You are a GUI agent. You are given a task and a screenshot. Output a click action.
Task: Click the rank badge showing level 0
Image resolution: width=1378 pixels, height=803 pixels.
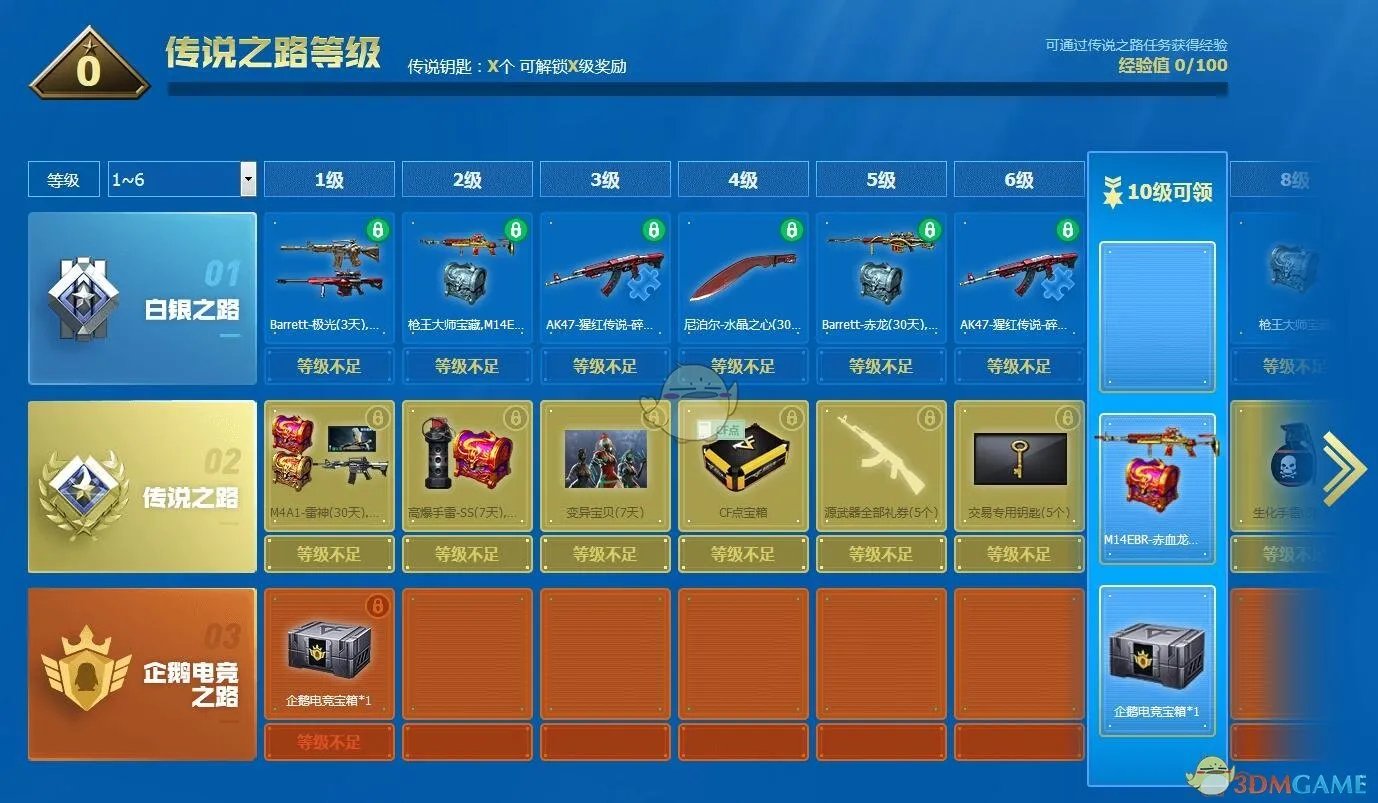[x=88, y=68]
